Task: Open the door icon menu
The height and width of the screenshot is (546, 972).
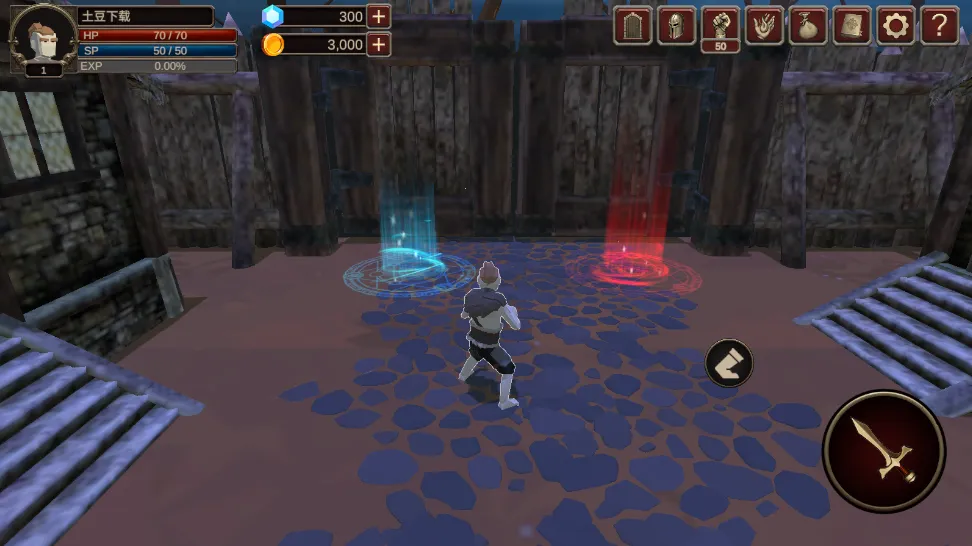Action: (633, 26)
